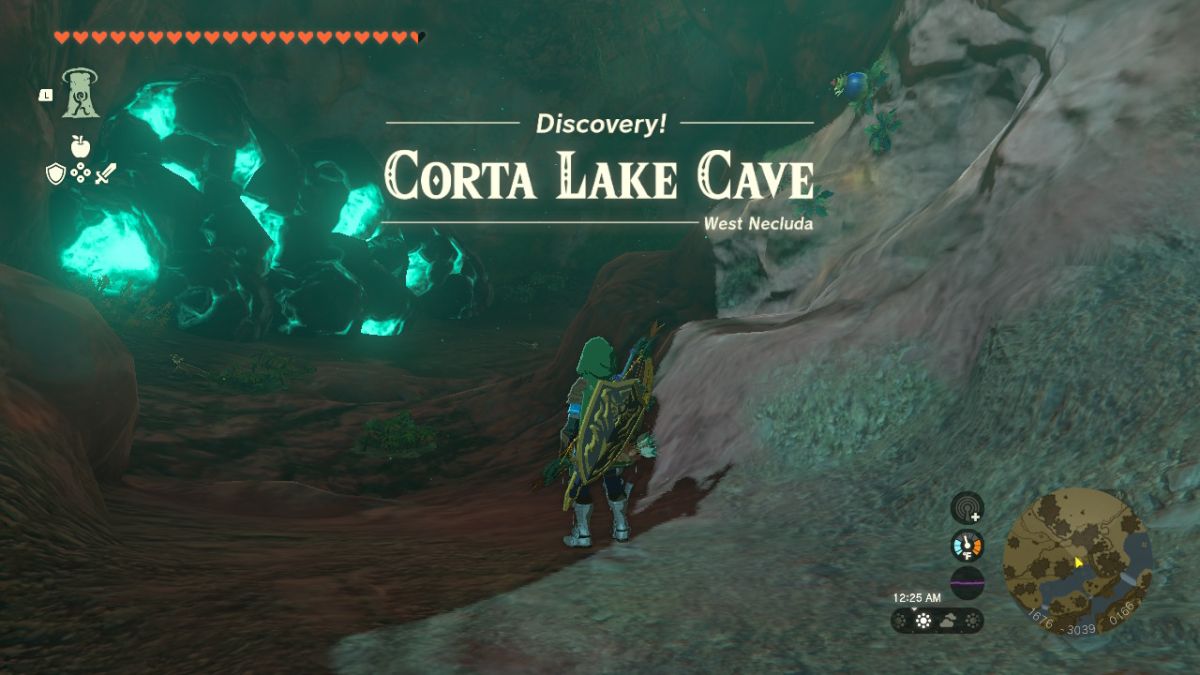Click the purple-line noise meter
This screenshot has height=675, width=1200.
pyautogui.click(x=967, y=582)
